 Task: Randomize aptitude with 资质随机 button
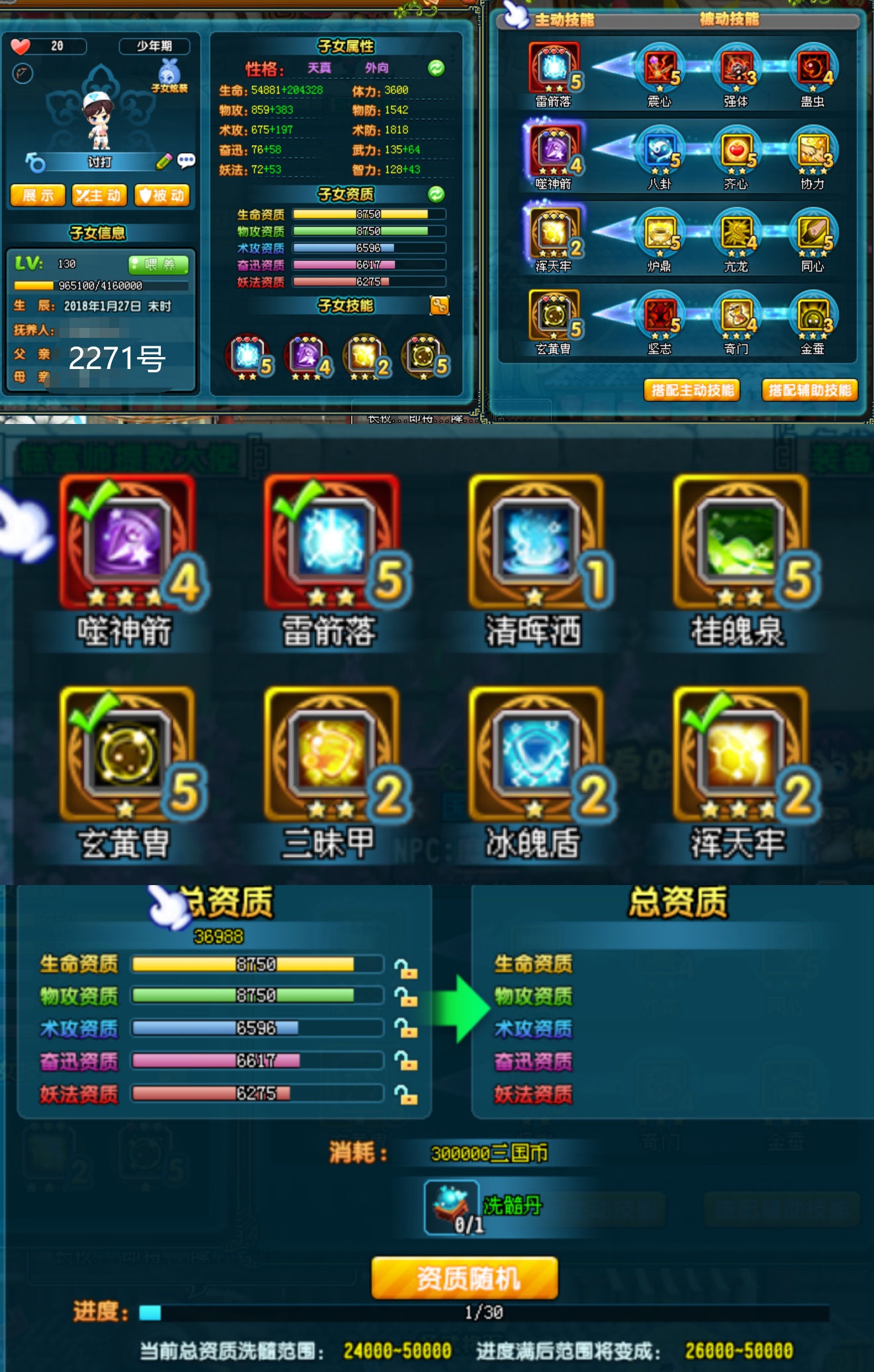(465, 1278)
